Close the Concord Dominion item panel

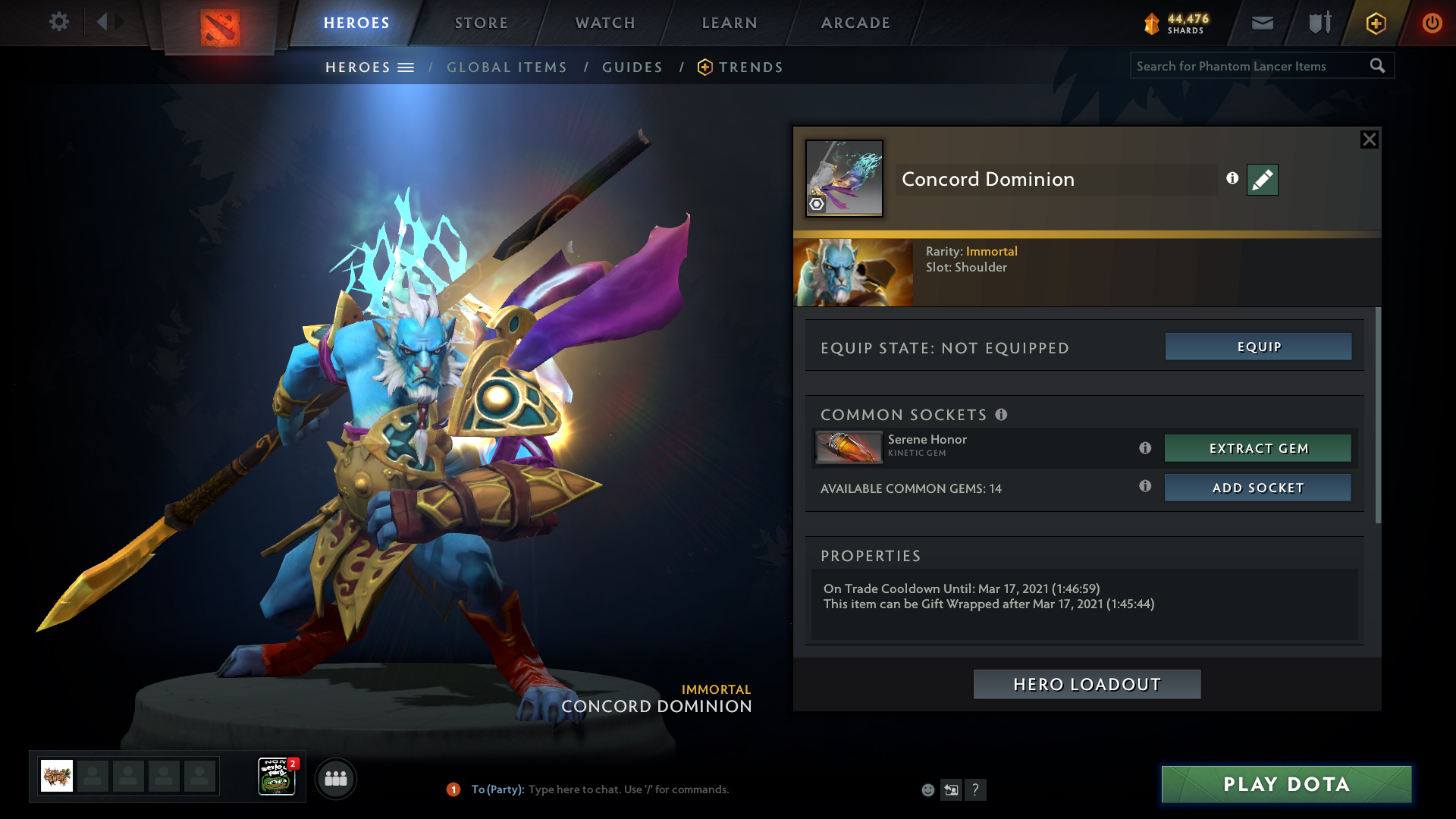(x=1369, y=140)
